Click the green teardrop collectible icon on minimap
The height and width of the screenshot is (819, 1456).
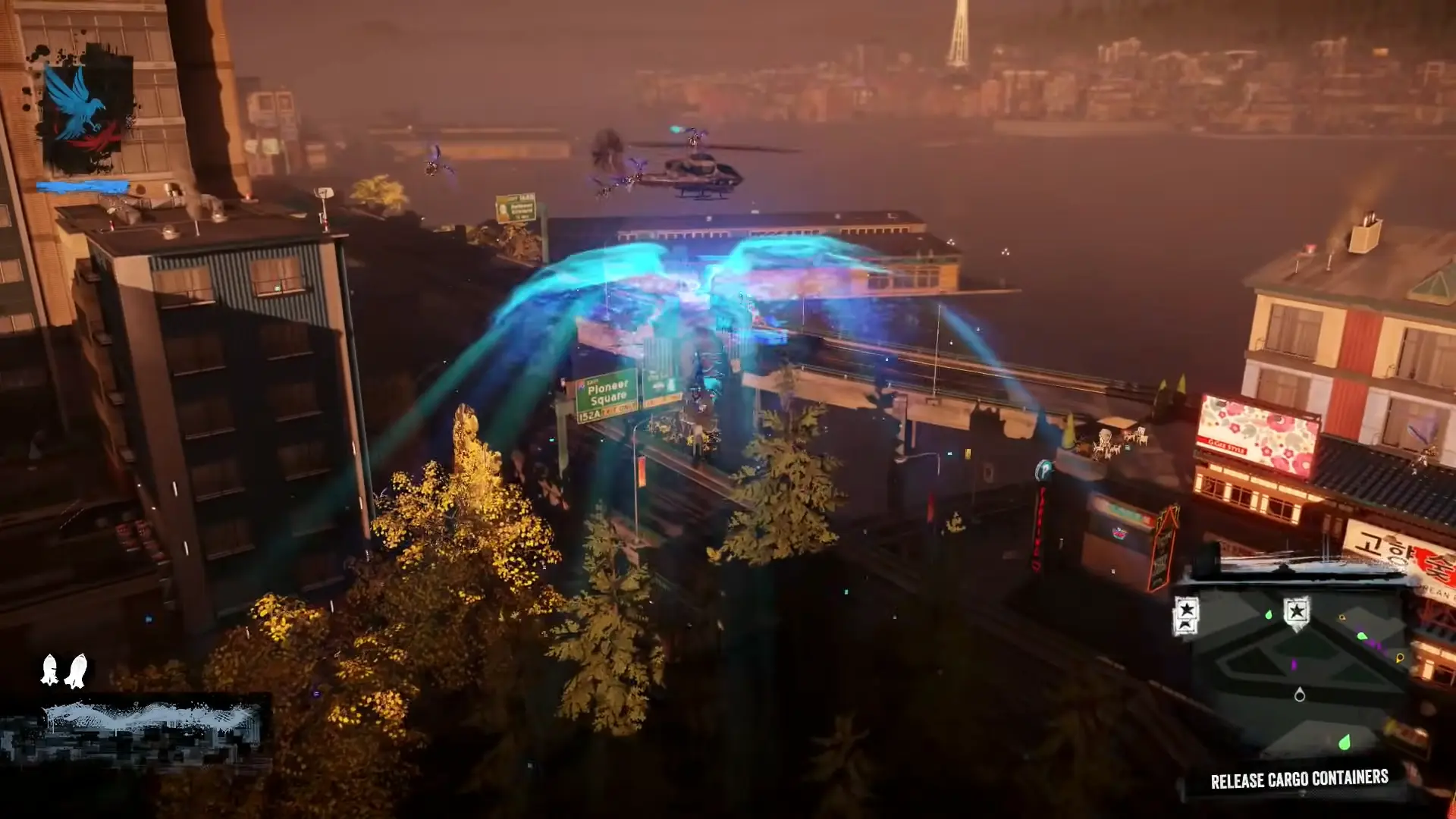click(x=1344, y=743)
